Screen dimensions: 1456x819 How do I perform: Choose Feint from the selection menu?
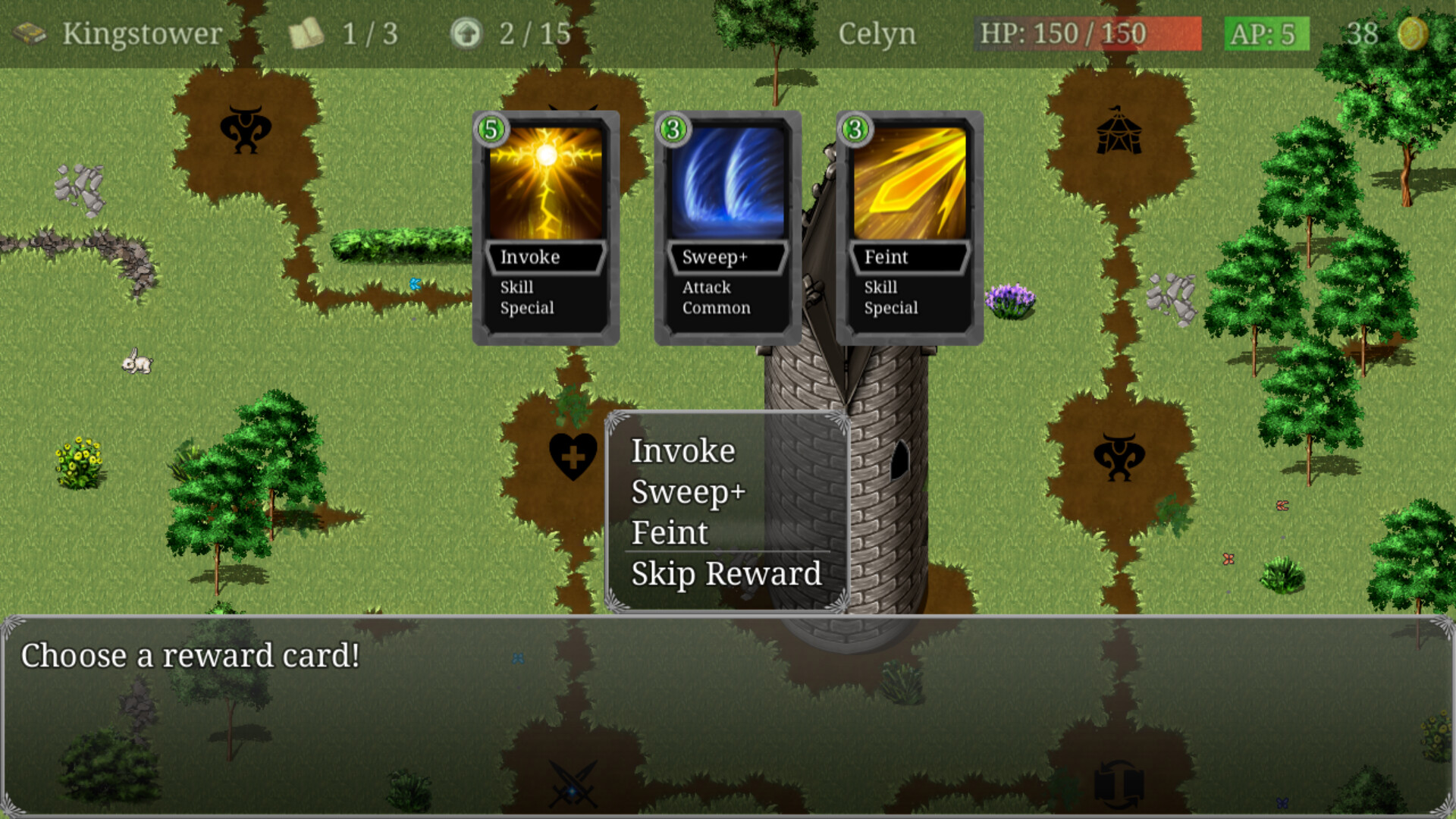[x=669, y=532]
